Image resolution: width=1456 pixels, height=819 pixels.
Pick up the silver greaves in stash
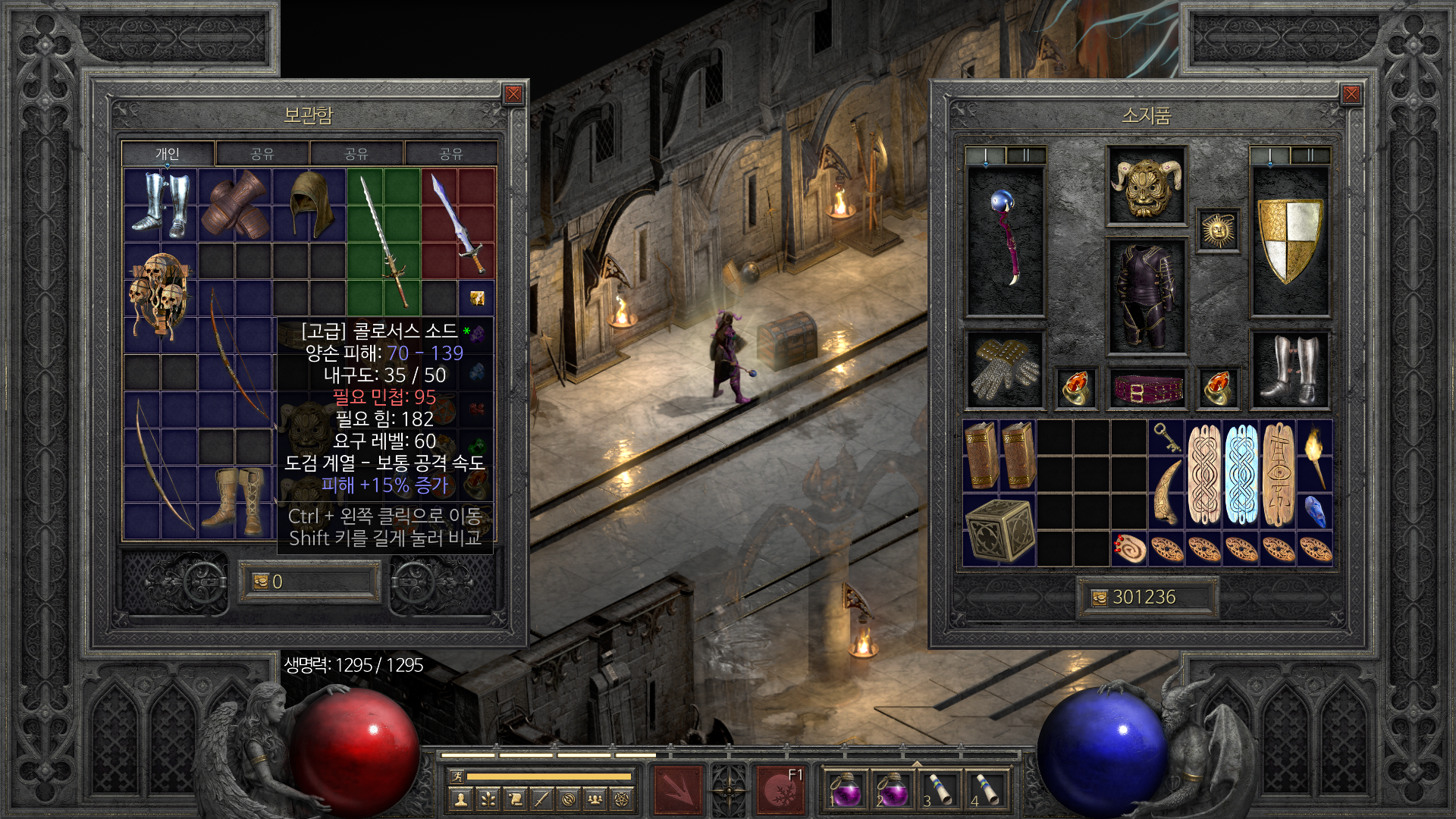(x=160, y=205)
